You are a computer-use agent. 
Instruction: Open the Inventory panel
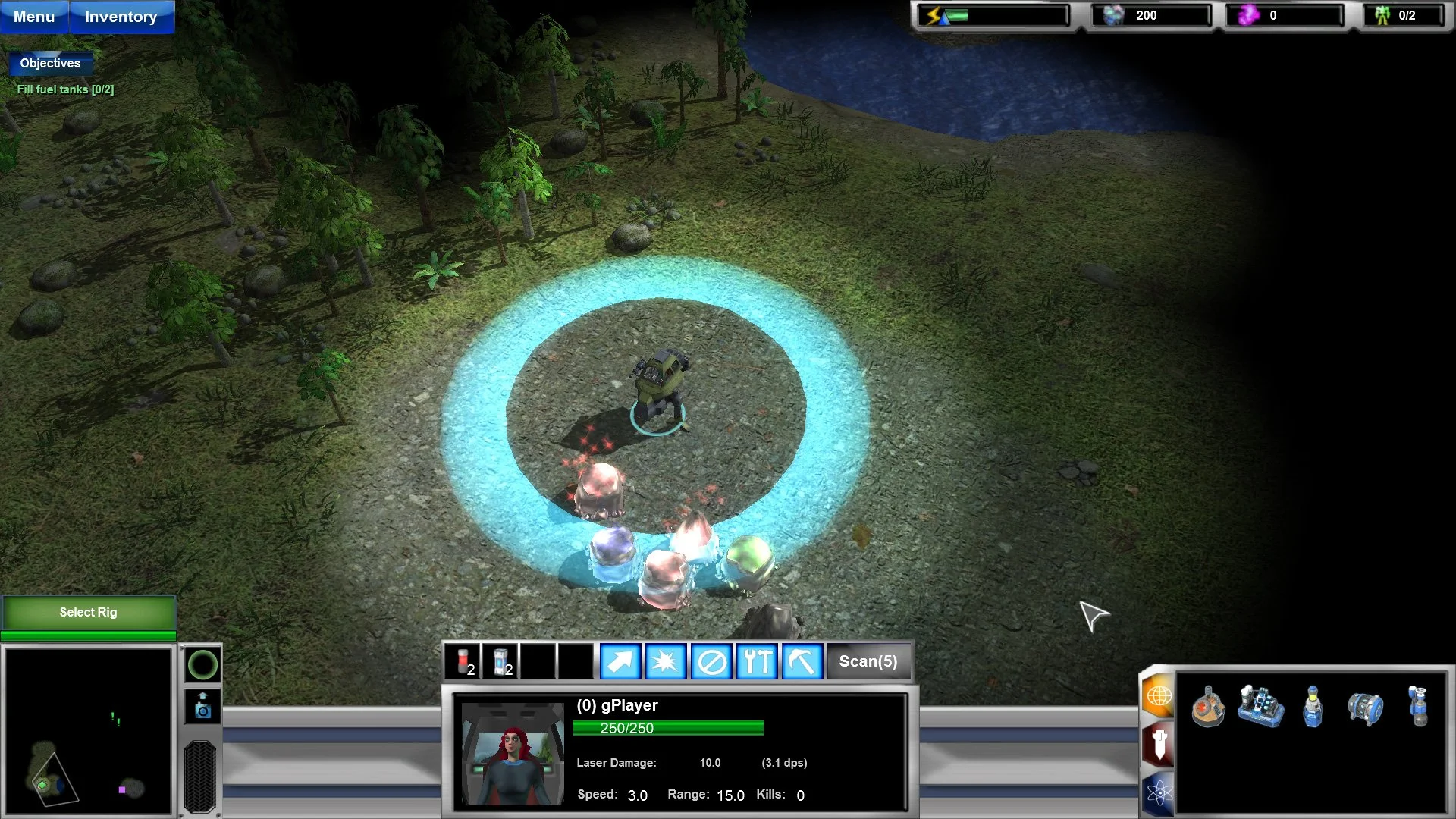(x=121, y=17)
